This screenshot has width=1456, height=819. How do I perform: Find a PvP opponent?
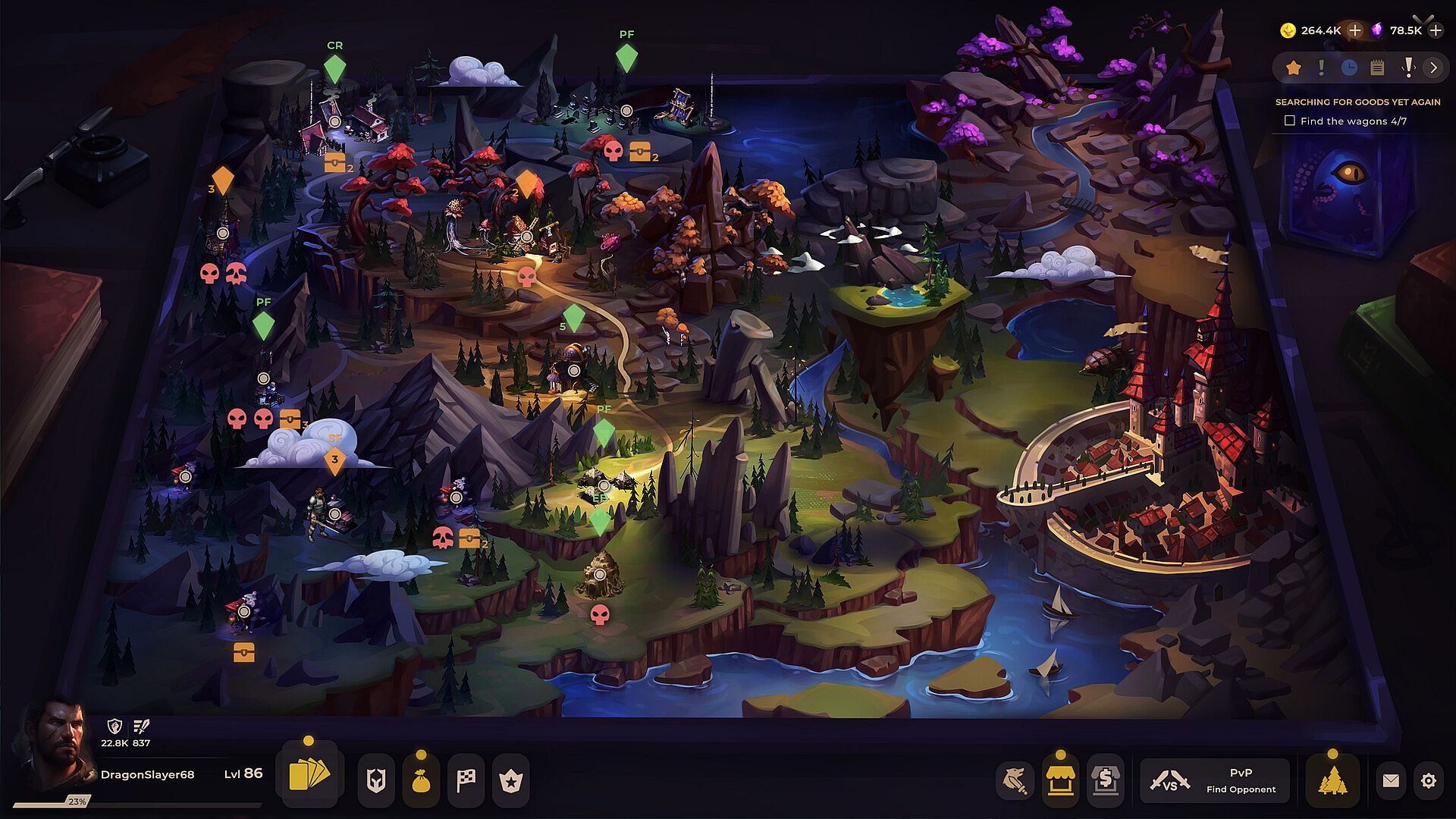tap(1214, 780)
